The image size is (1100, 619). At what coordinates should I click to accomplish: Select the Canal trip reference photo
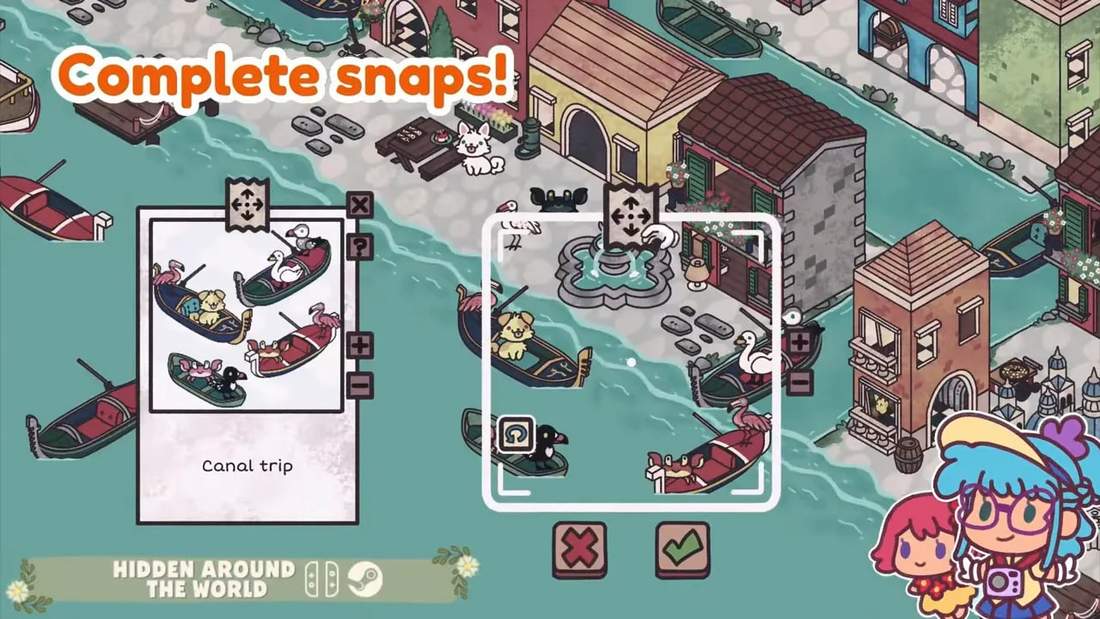tap(246, 315)
